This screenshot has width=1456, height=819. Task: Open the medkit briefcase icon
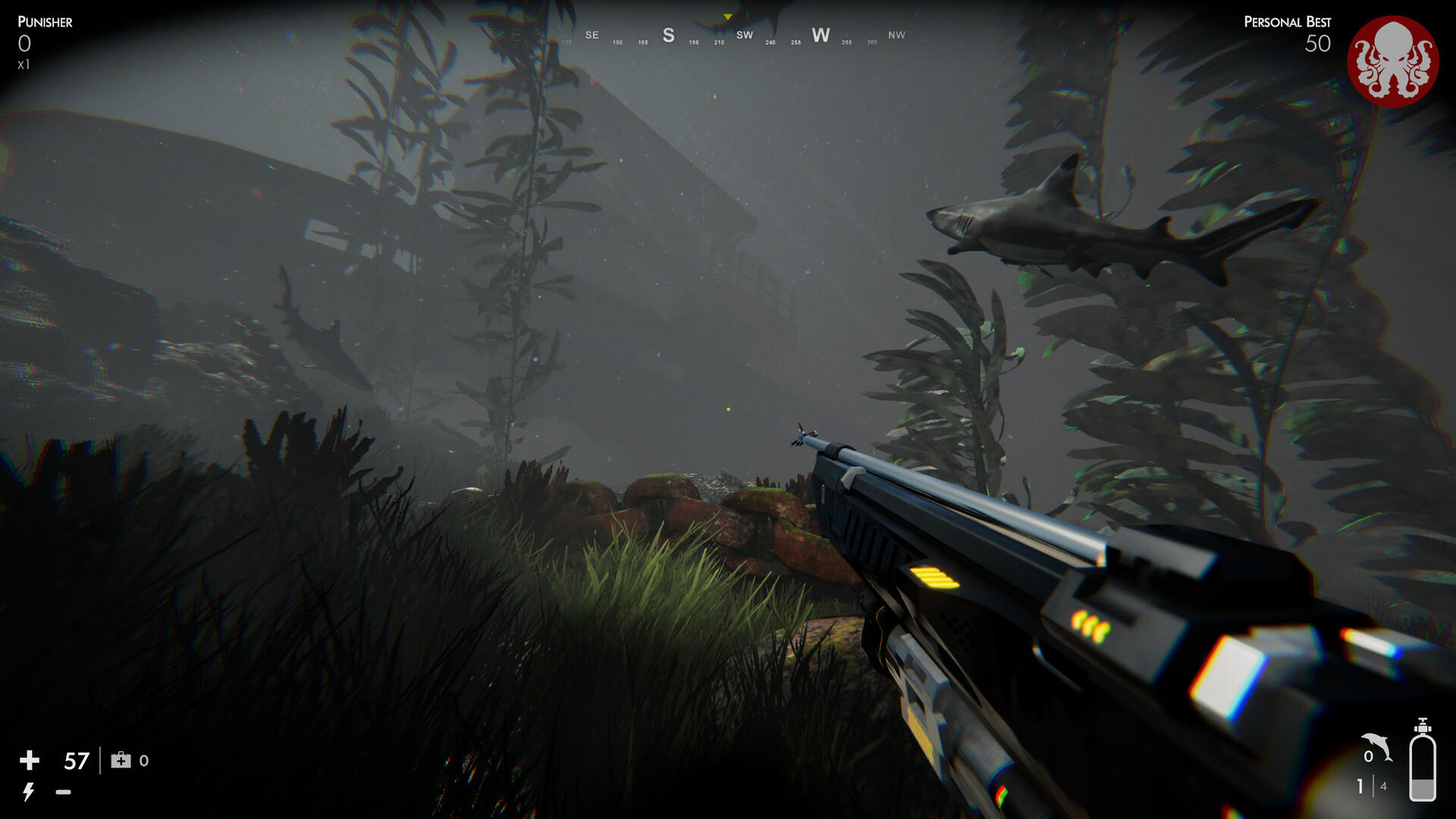click(x=120, y=761)
